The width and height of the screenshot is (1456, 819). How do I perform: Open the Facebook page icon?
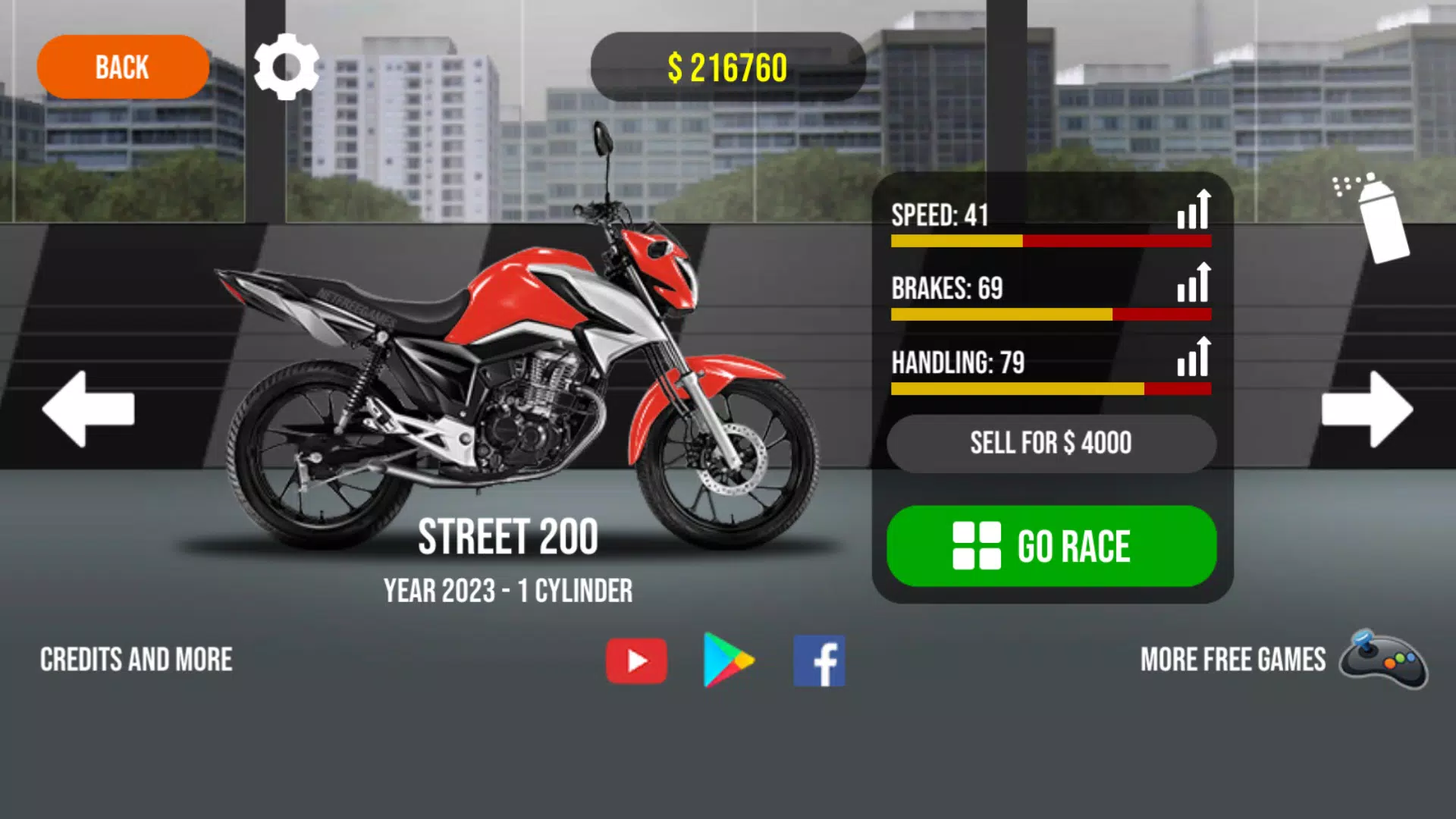point(818,659)
